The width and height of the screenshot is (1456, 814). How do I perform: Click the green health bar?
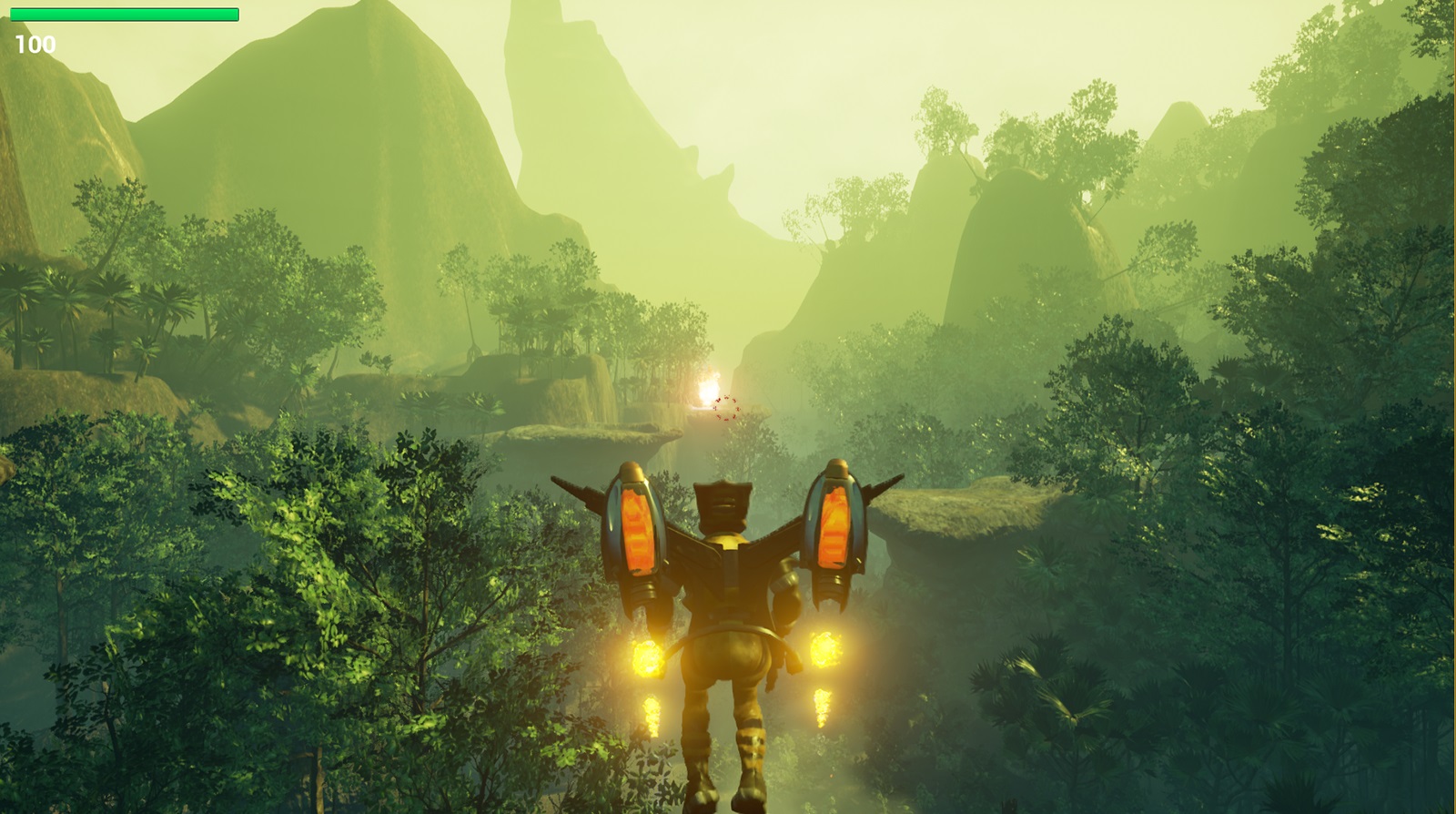point(123,15)
